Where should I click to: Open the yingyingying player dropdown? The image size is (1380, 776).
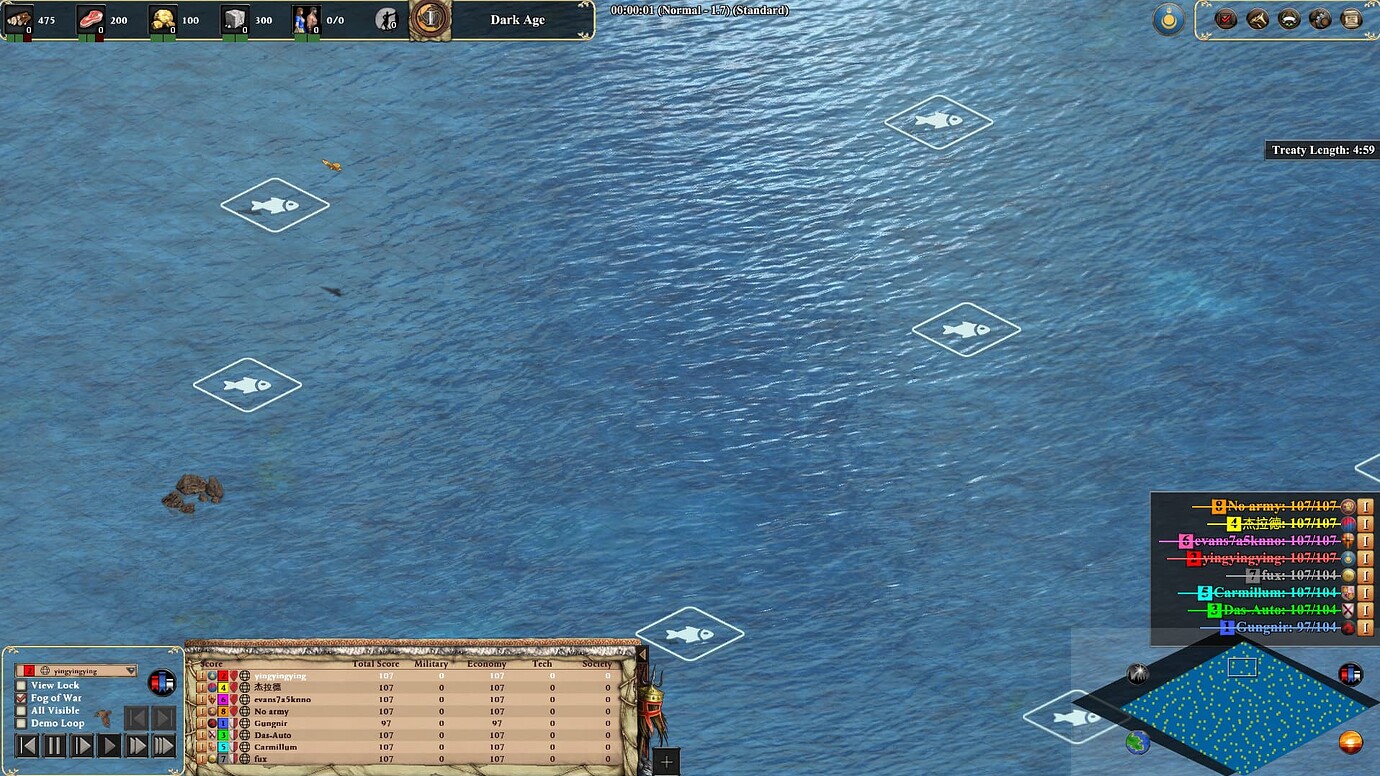point(75,672)
